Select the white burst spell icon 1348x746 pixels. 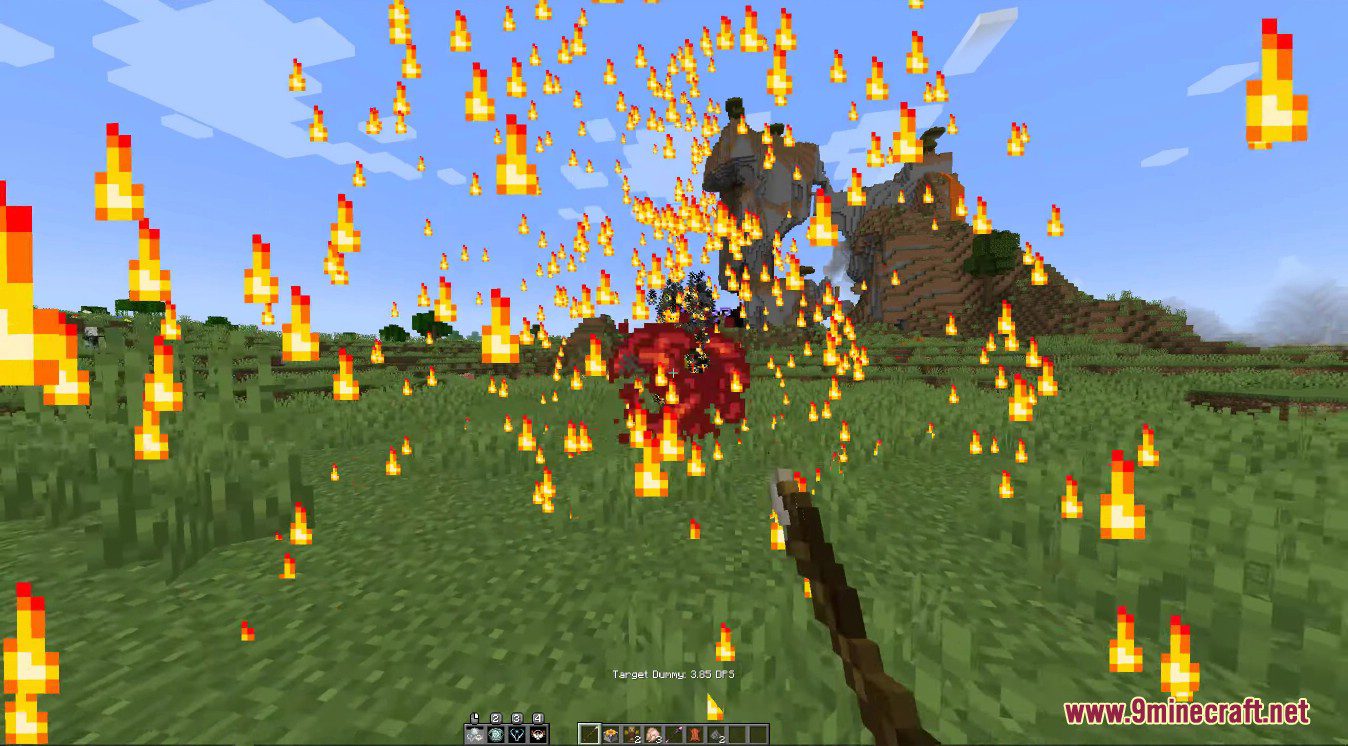475,736
